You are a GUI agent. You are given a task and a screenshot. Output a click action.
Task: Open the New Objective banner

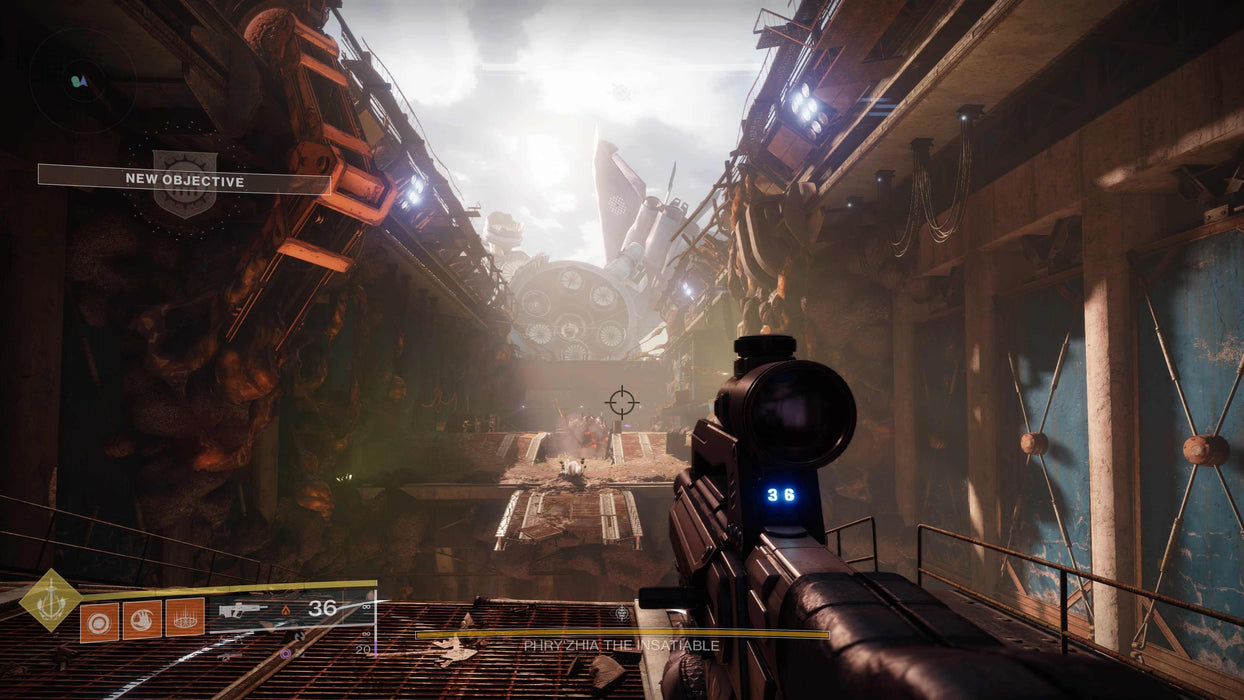[x=185, y=180]
